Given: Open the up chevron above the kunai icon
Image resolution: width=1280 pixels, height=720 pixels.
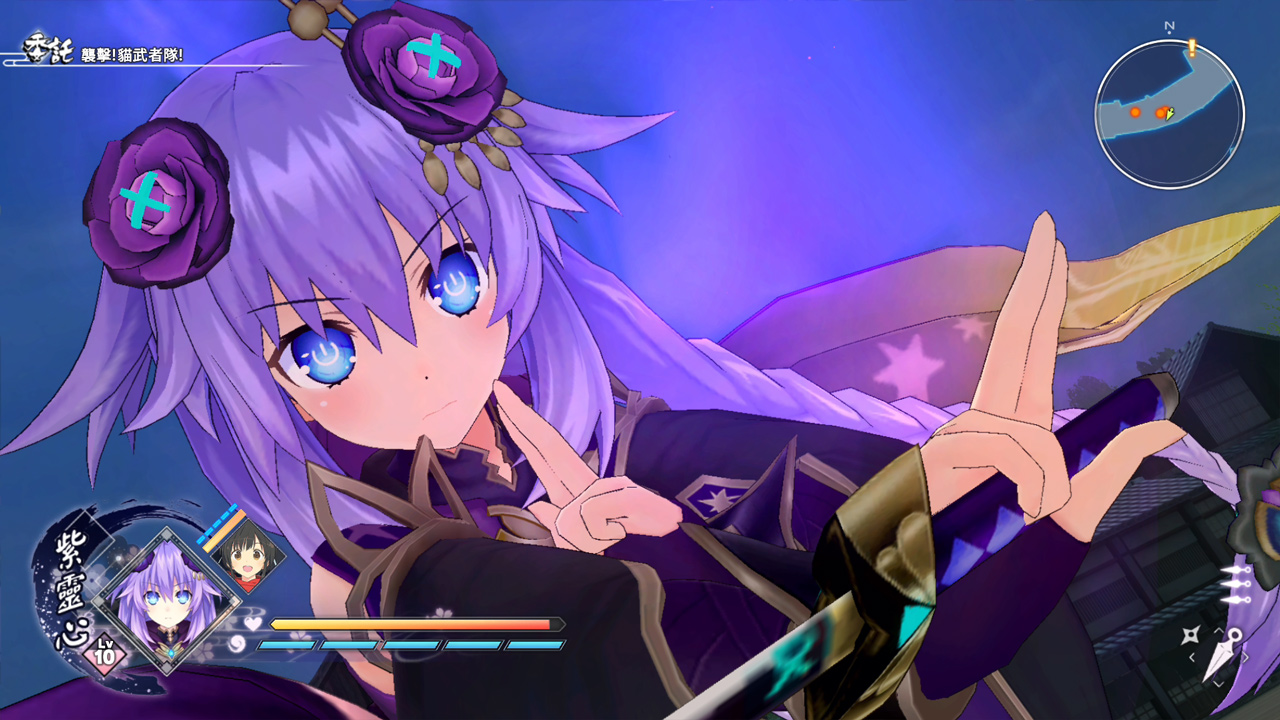Looking at the screenshot, I should pos(1219,631).
